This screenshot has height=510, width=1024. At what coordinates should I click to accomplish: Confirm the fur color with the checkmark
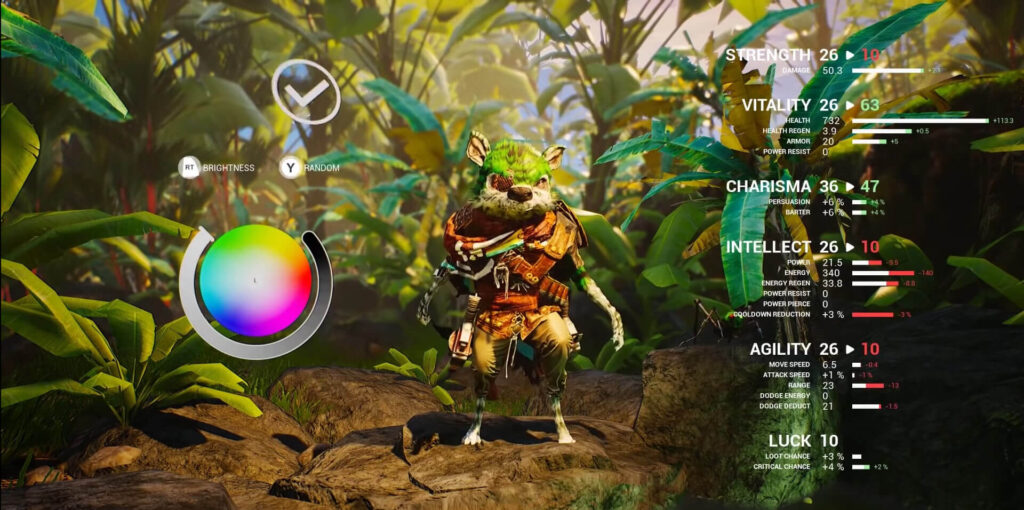click(306, 92)
